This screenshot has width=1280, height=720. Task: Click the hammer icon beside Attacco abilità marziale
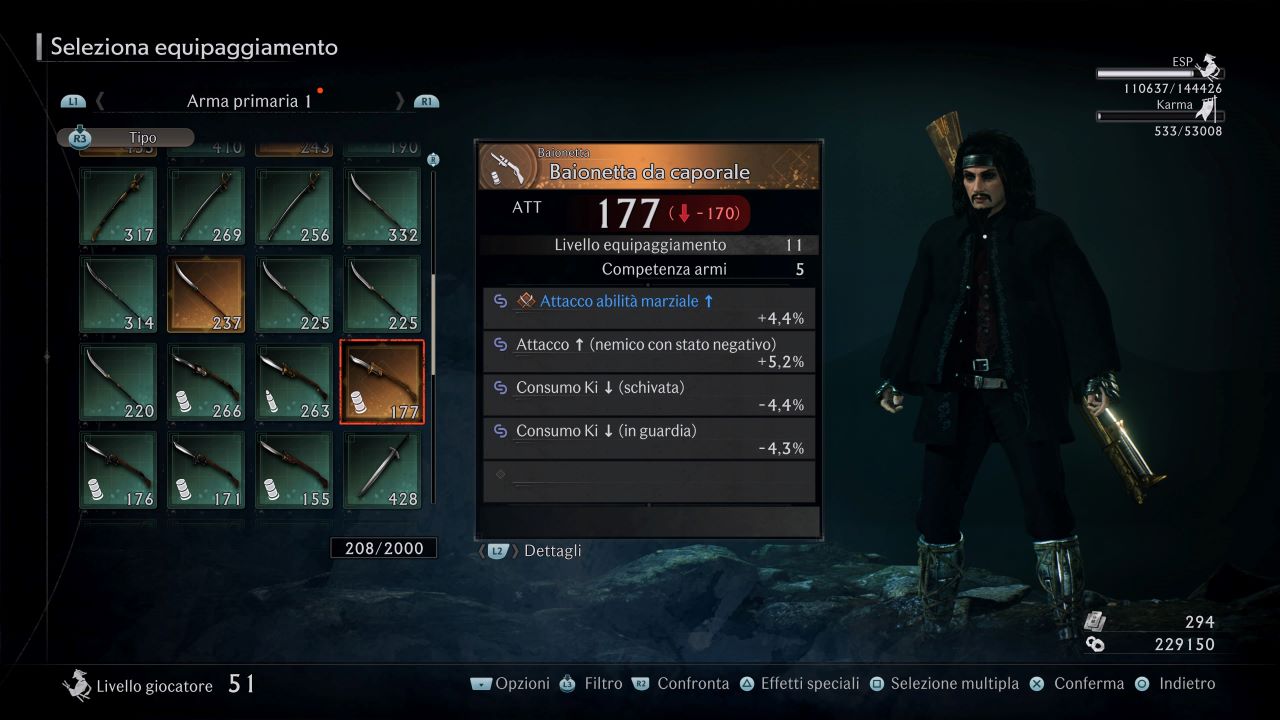coord(524,300)
